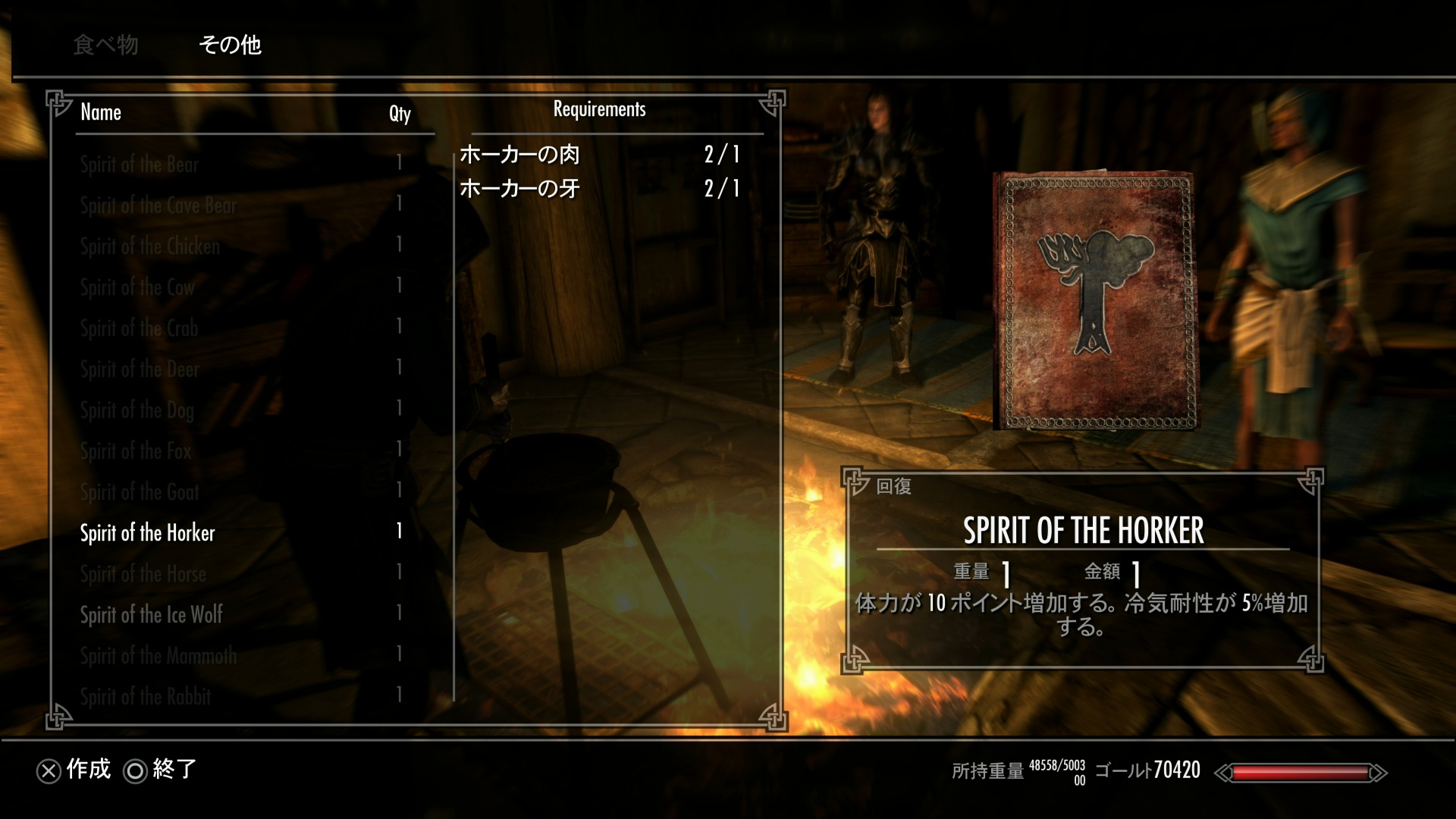Sort the list by Name header

[x=101, y=112]
